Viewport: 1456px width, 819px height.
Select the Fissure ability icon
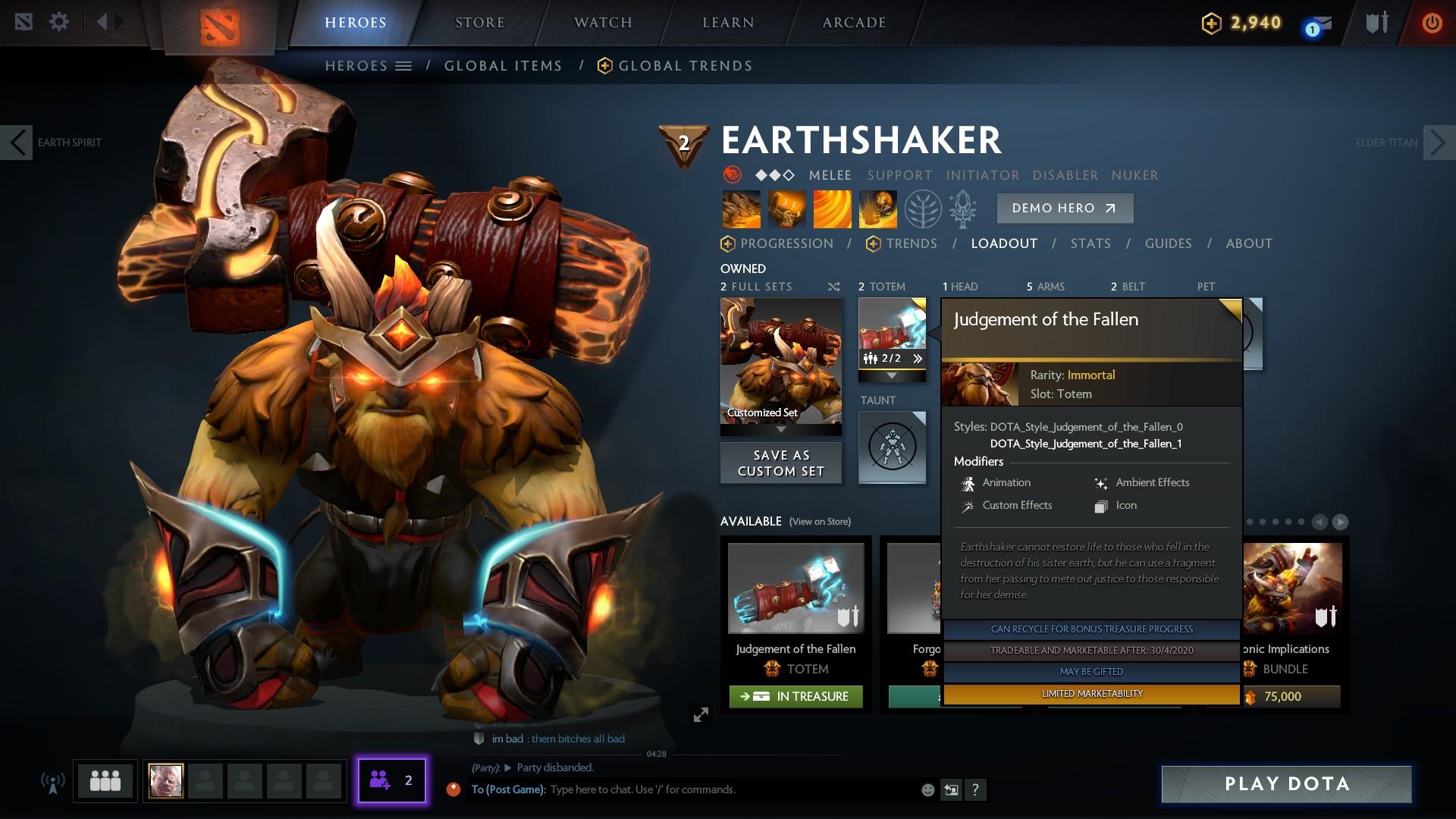pos(740,209)
